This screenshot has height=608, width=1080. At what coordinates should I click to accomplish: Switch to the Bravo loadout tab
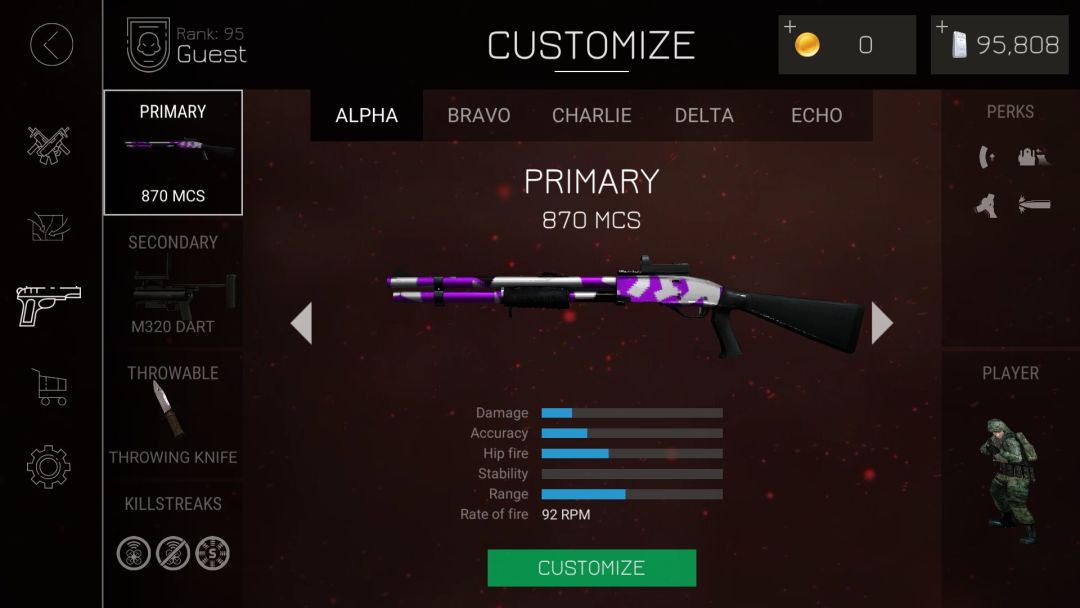[479, 115]
